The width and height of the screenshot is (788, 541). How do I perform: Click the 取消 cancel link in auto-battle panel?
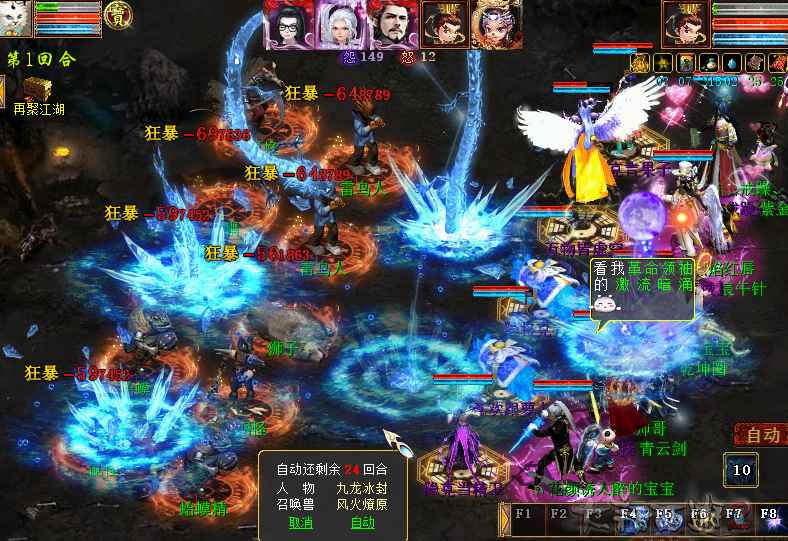300,522
